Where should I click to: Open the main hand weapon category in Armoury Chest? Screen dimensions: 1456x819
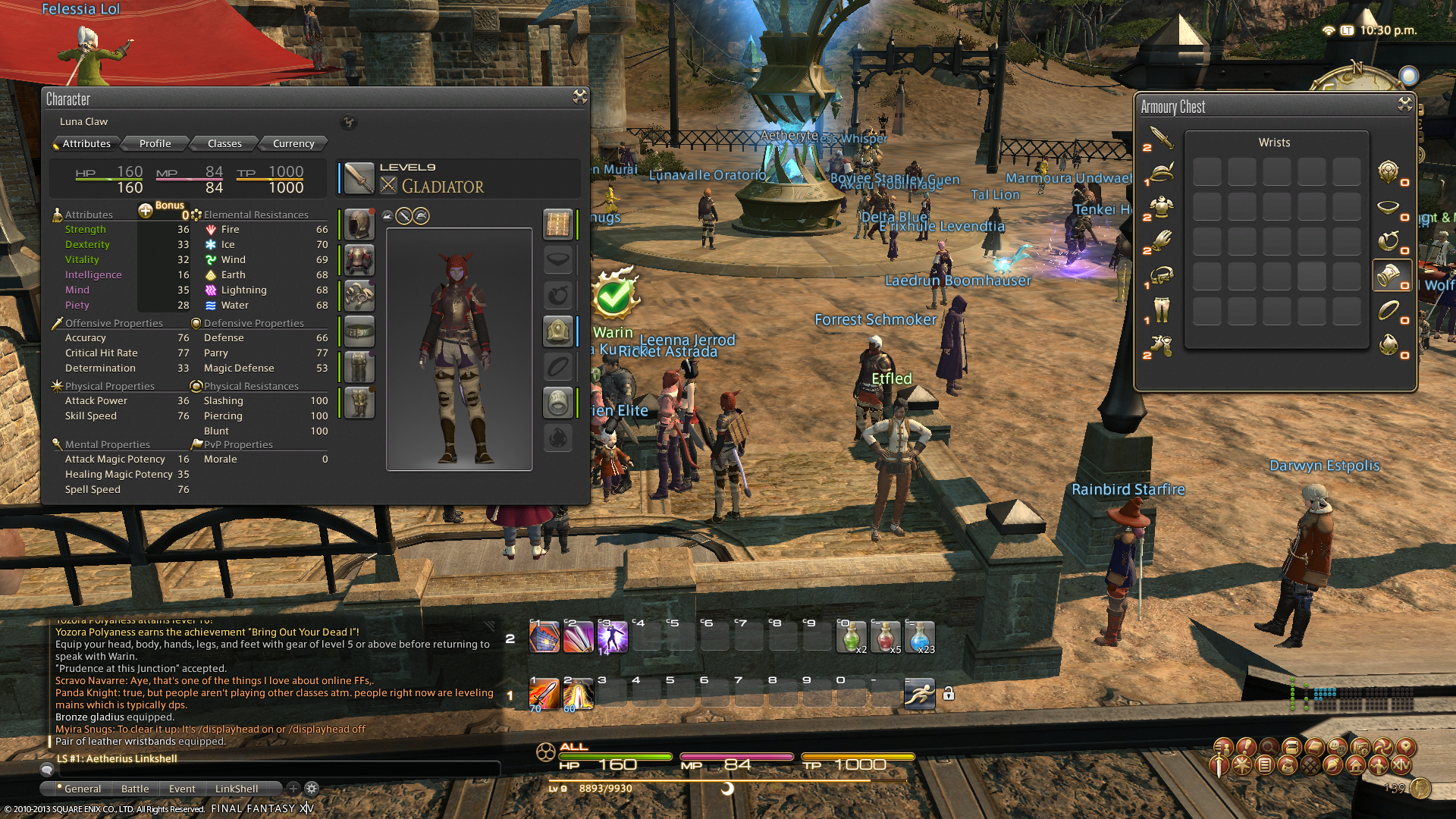(x=1160, y=138)
